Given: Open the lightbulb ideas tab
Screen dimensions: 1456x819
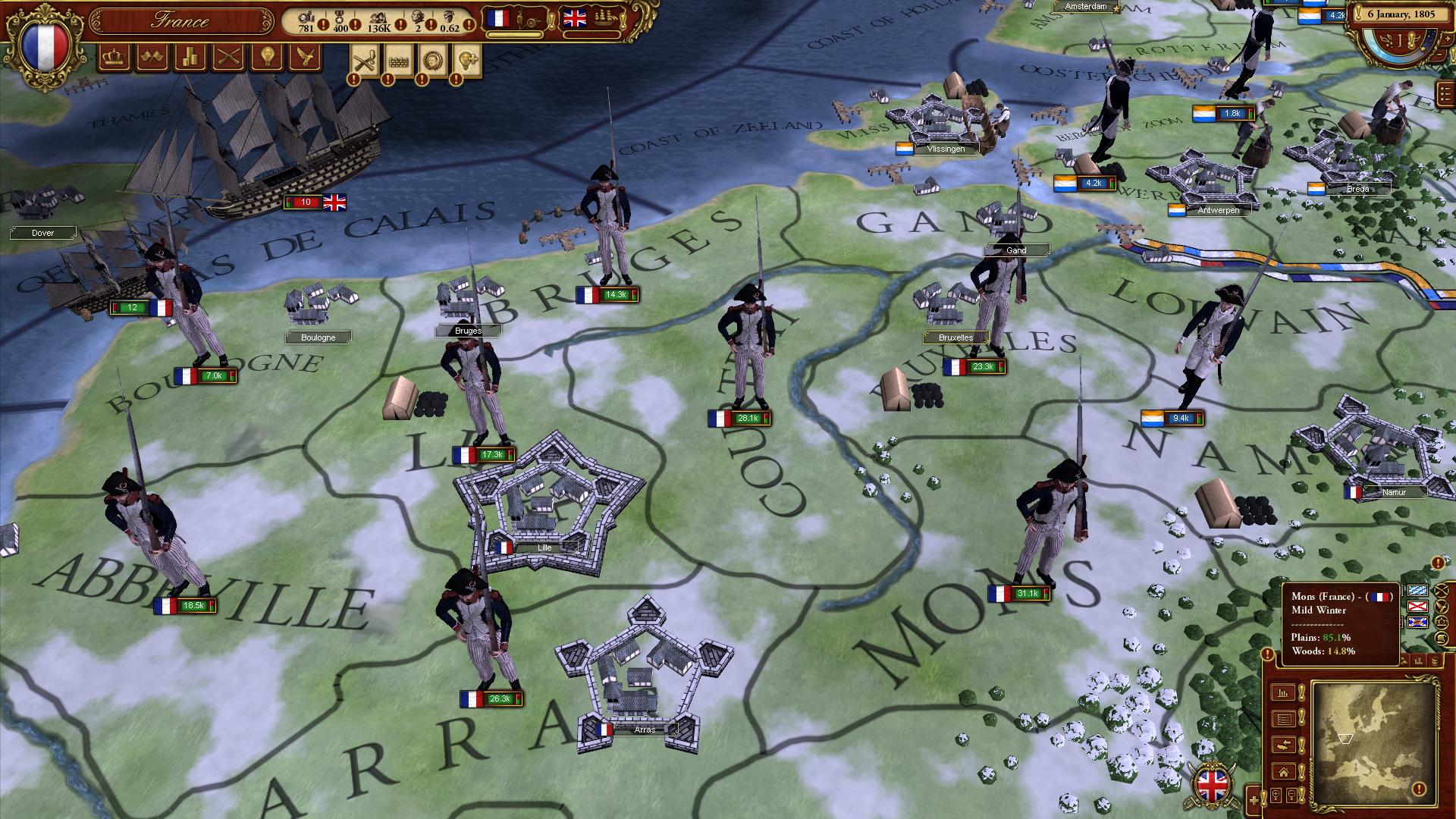Looking at the screenshot, I should [266, 58].
